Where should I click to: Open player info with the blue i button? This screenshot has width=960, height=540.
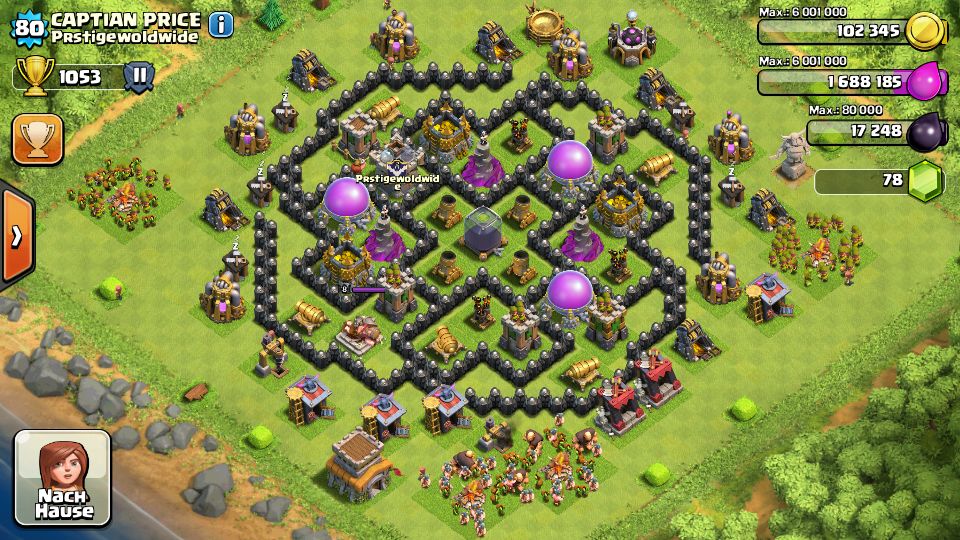(x=220, y=24)
